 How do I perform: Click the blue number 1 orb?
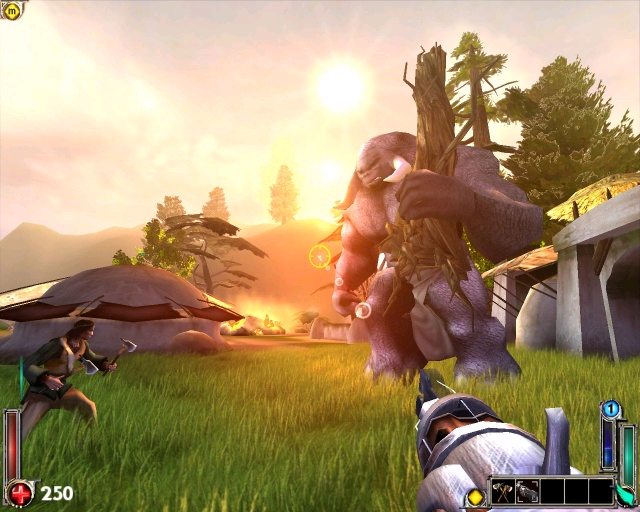point(609,408)
